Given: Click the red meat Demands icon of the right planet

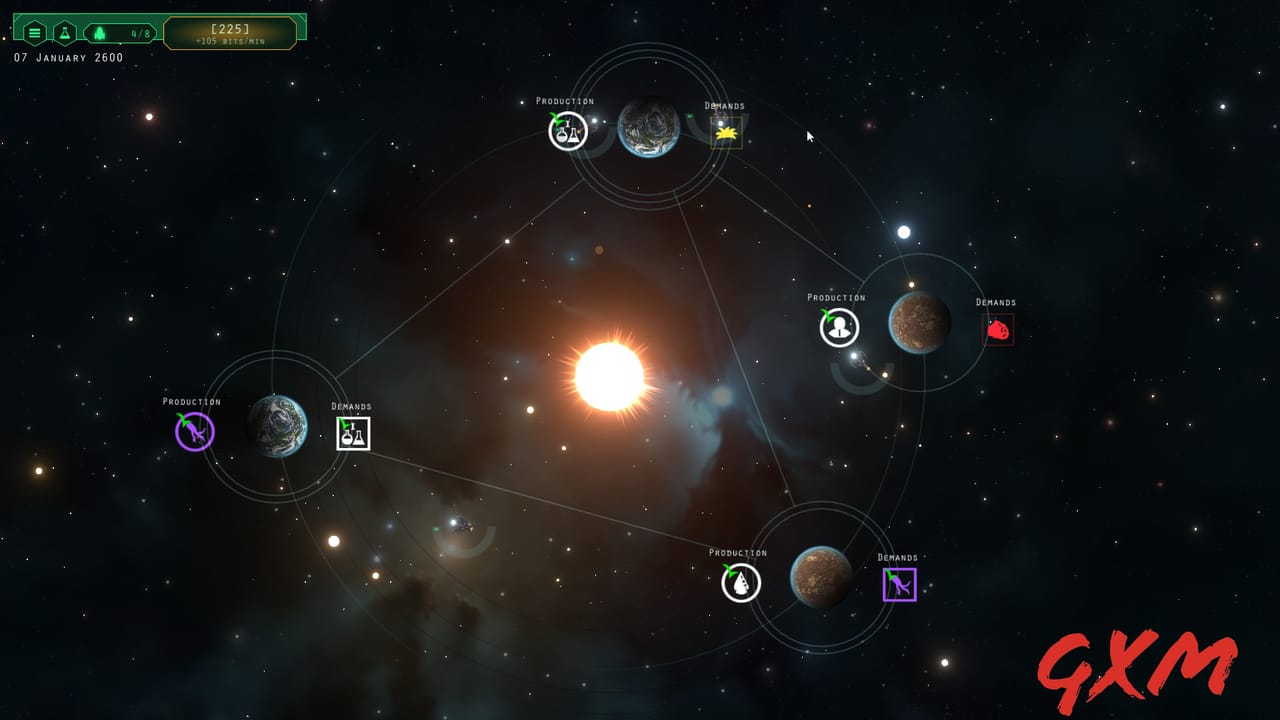Looking at the screenshot, I should pyautogui.click(x=998, y=328).
